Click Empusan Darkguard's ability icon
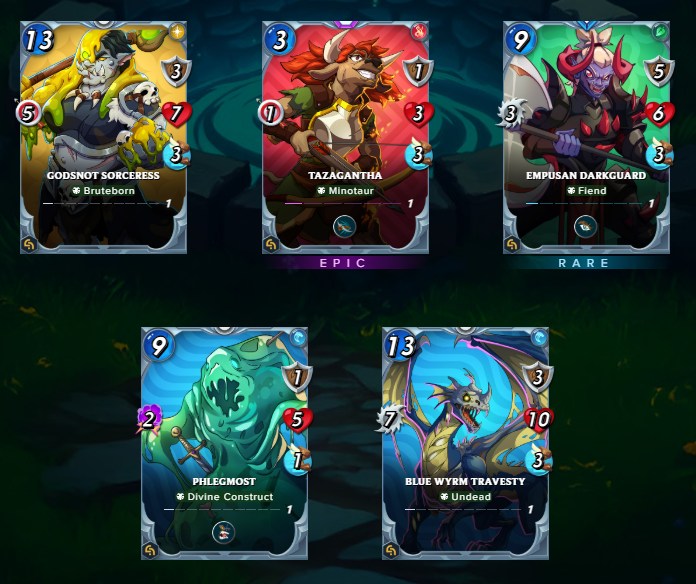696x584 pixels. (586, 226)
